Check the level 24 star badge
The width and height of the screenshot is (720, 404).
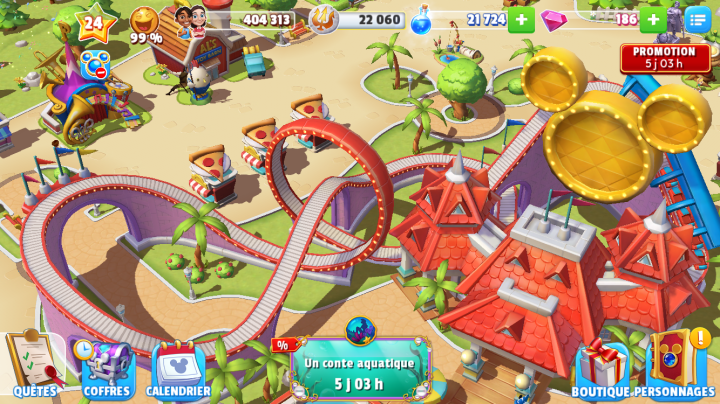94,22
